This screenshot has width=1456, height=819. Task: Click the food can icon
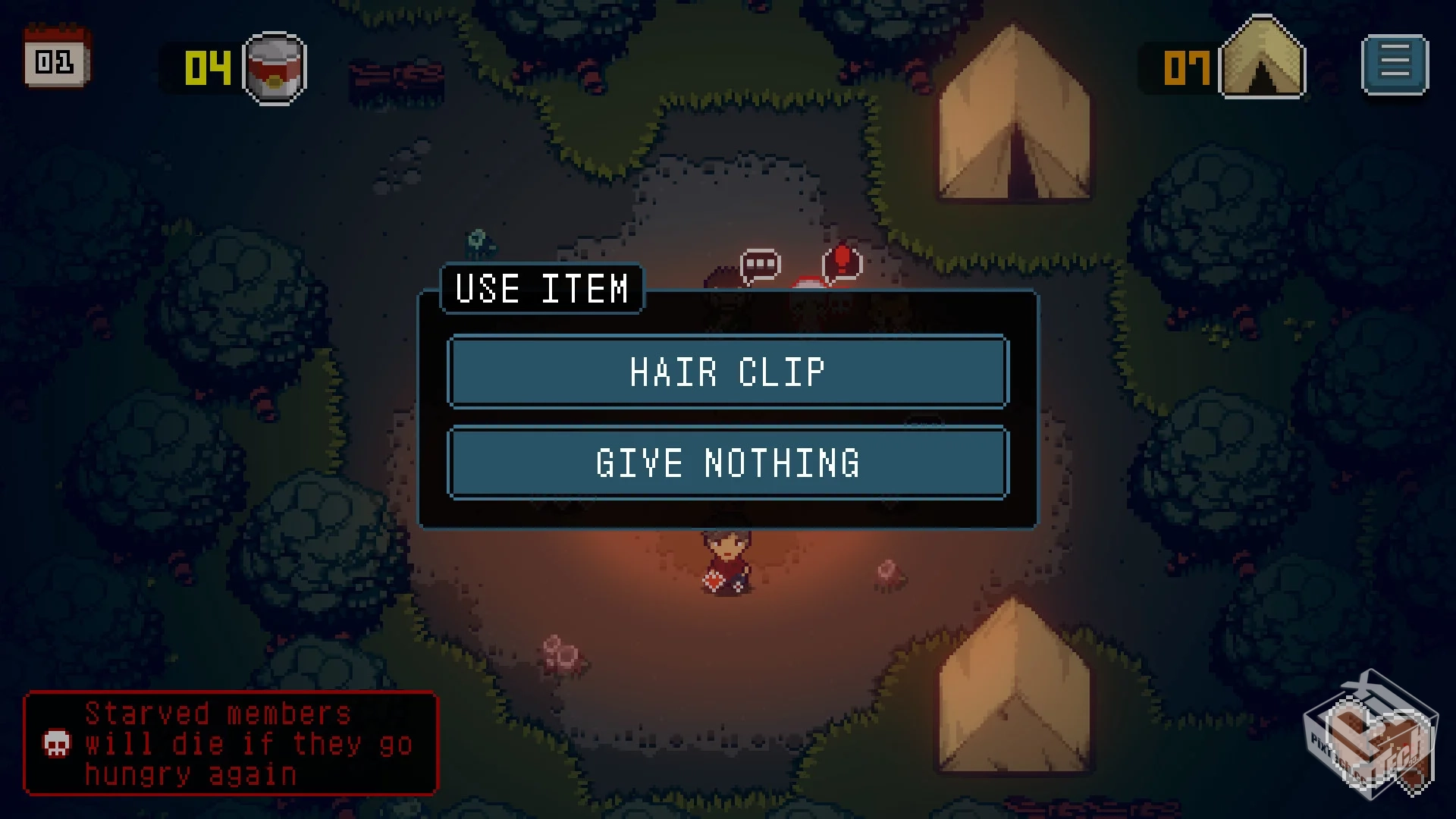pyautogui.click(x=274, y=68)
